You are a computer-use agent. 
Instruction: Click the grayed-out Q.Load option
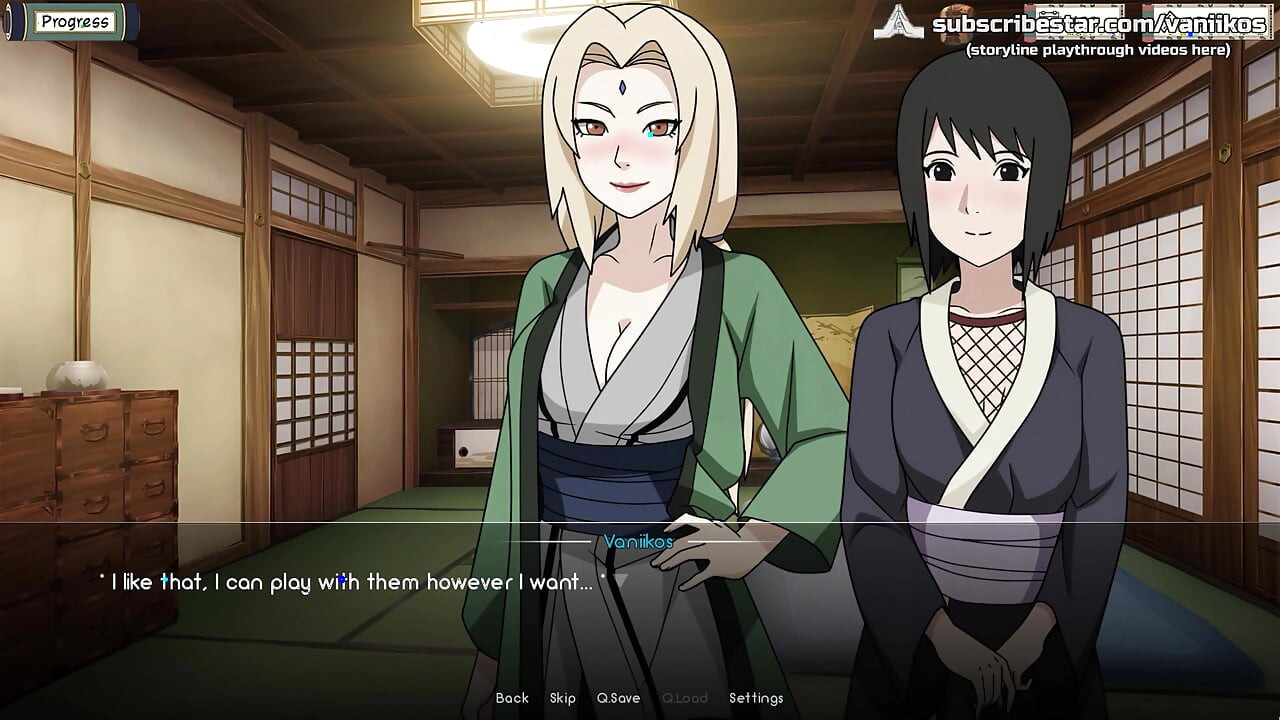tap(684, 698)
